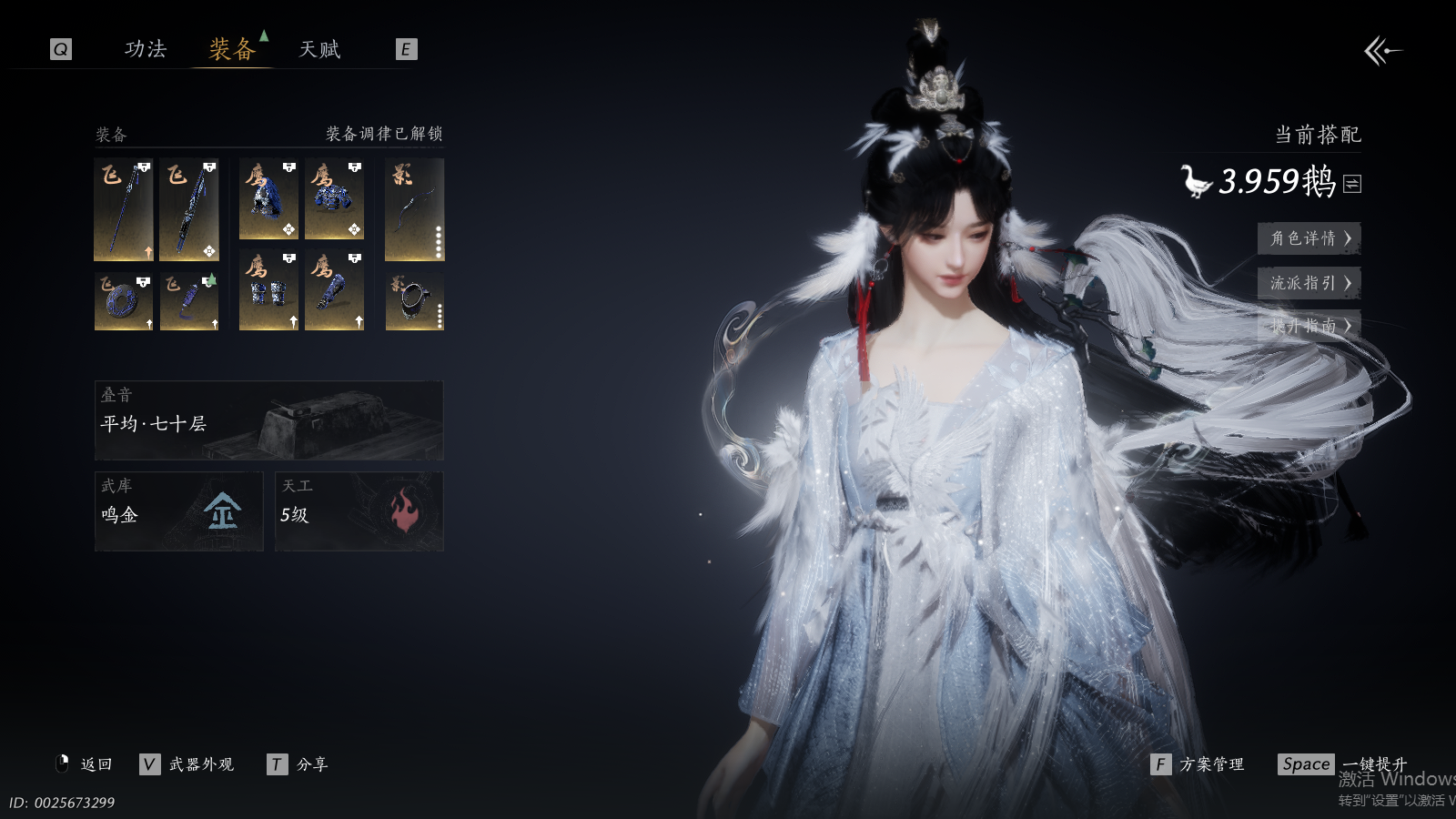The height and width of the screenshot is (819, 1456).
Task: Open the 叠音 平均·七十层 panel
Action: tap(268, 420)
